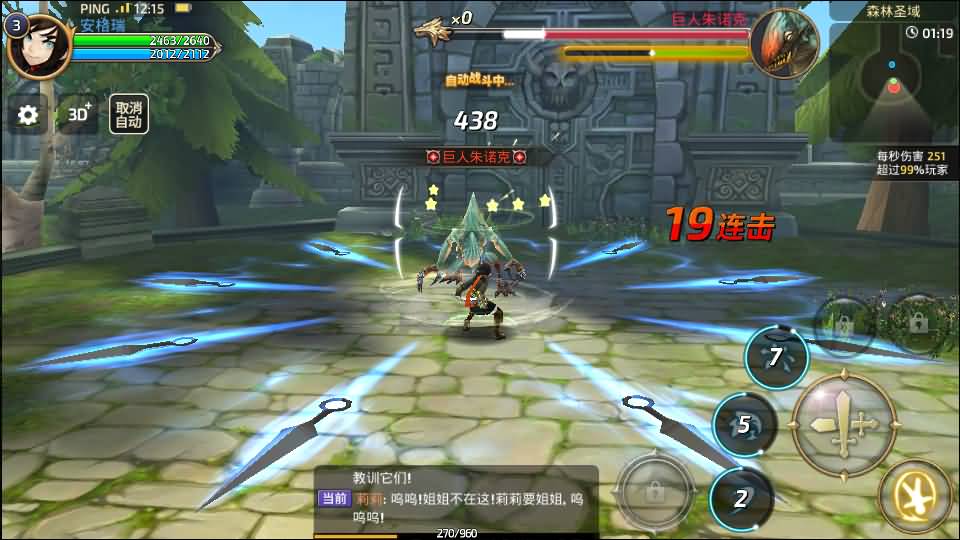960x540 pixels.
Task: Tap the locked skill slot beside chat
Action: tap(655, 492)
